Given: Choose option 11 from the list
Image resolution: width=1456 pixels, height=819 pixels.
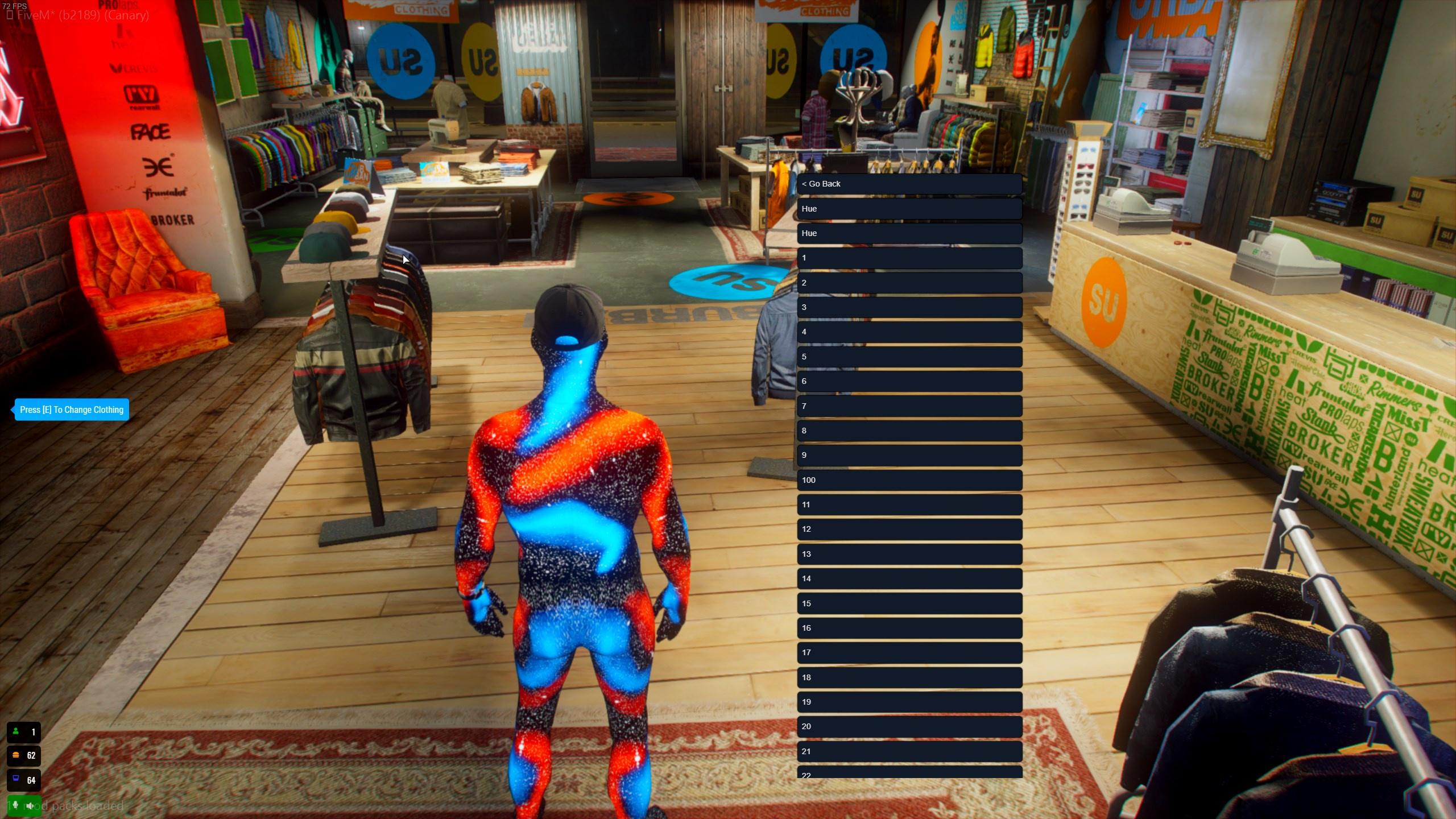Looking at the screenshot, I should click(909, 504).
